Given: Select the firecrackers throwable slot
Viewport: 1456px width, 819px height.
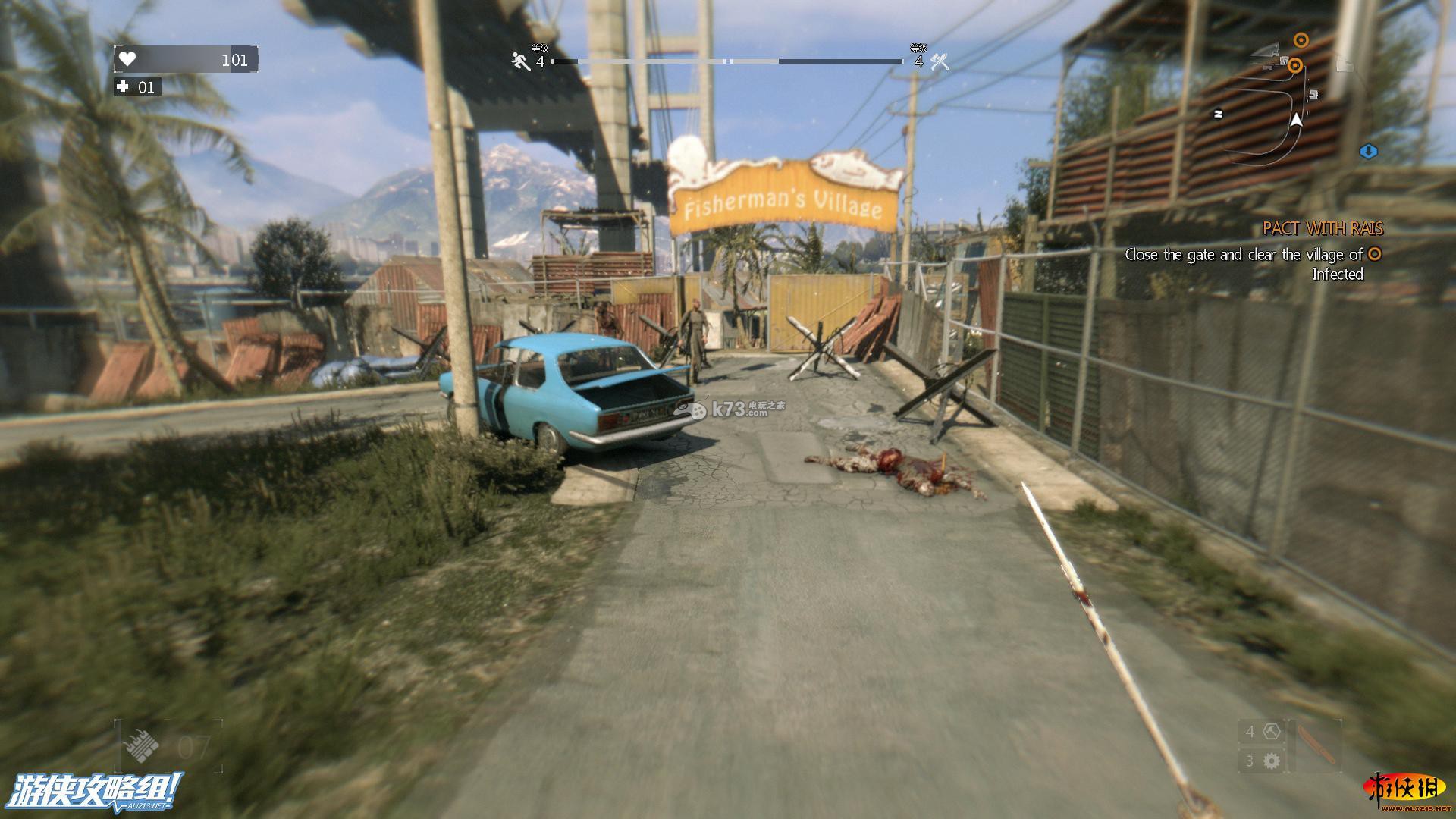Looking at the screenshot, I should (x=142, y=746).
